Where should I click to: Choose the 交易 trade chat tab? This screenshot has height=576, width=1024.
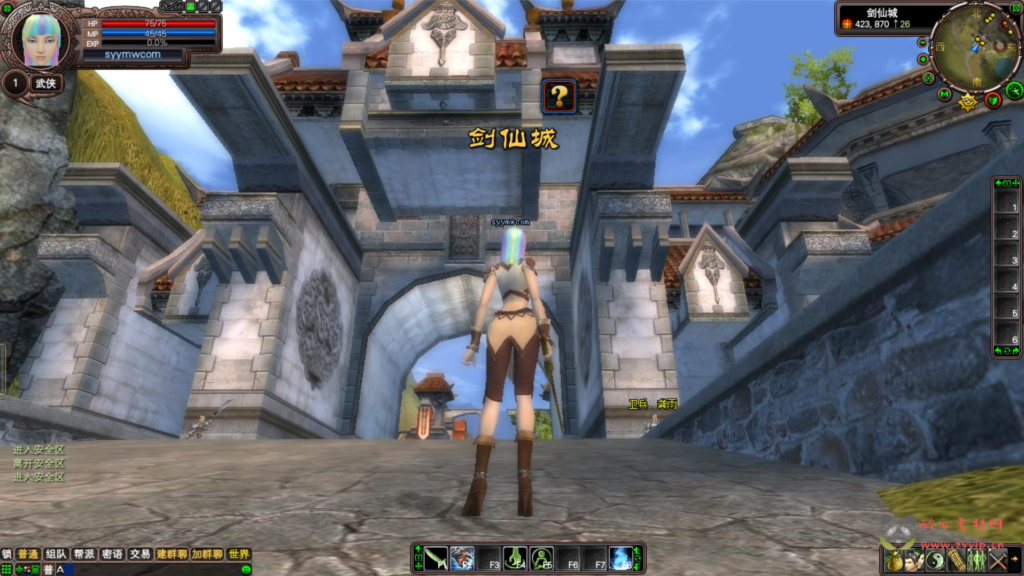[140, 554]
